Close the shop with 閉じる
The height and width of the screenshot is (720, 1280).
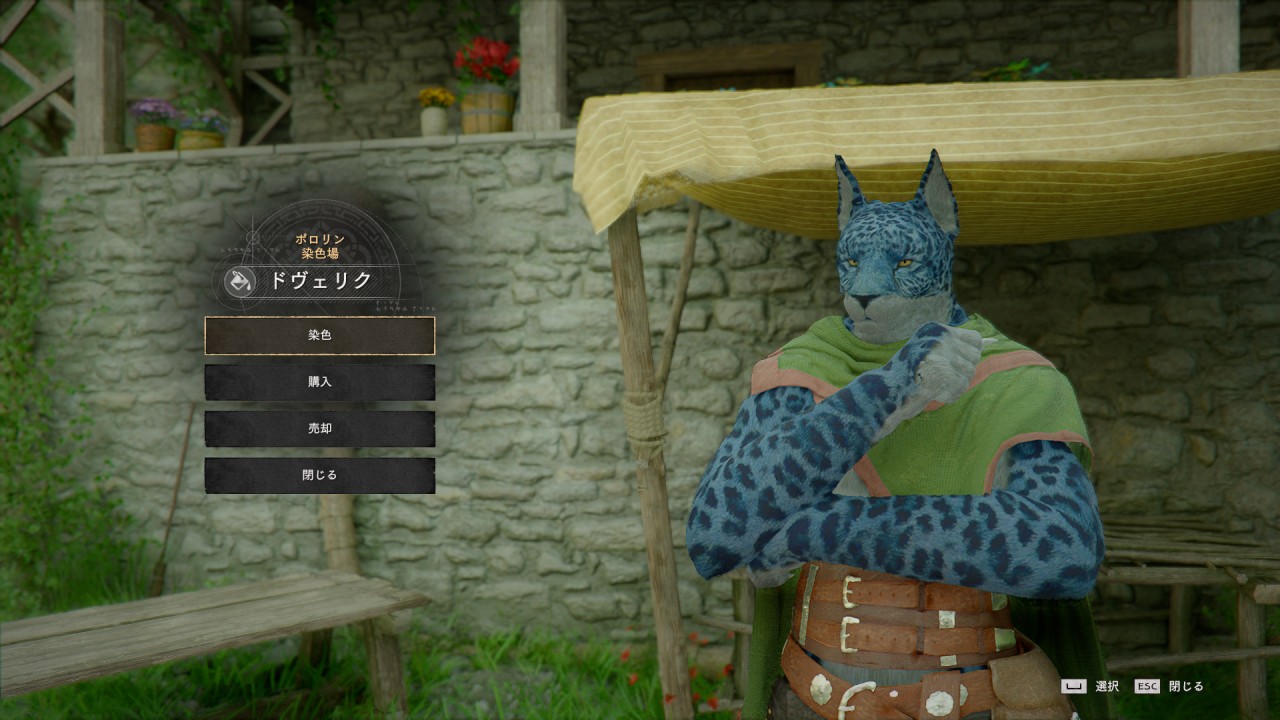pyautogui.click(x=320, y=476)
